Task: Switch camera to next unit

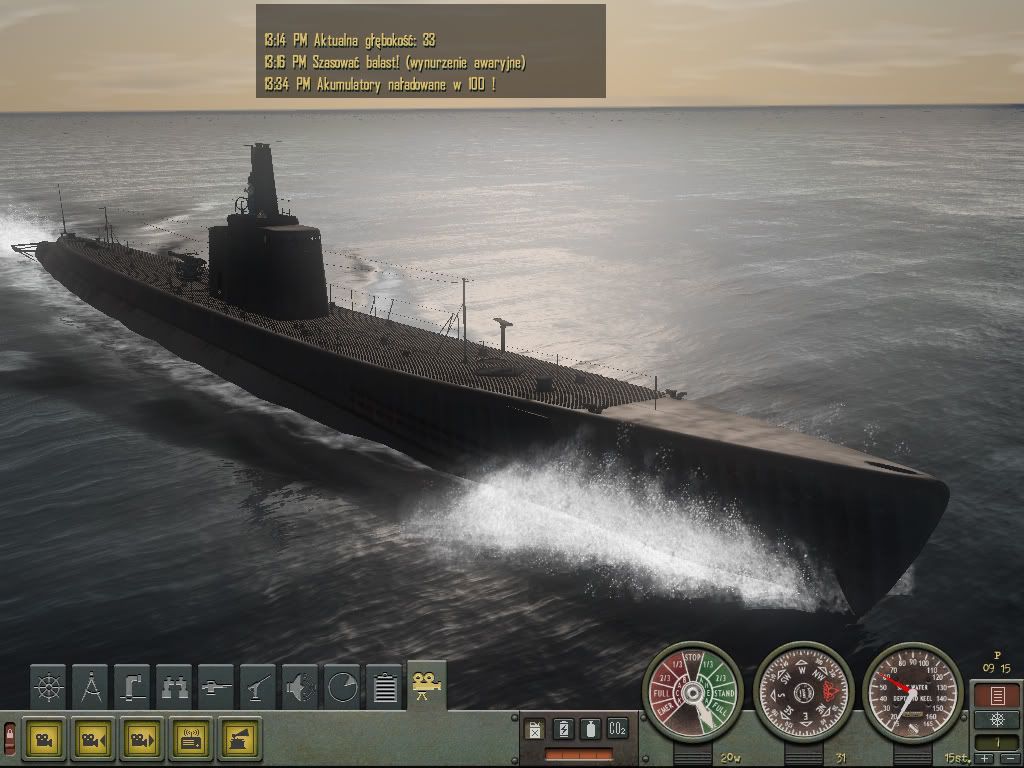Action: point(141,739)
